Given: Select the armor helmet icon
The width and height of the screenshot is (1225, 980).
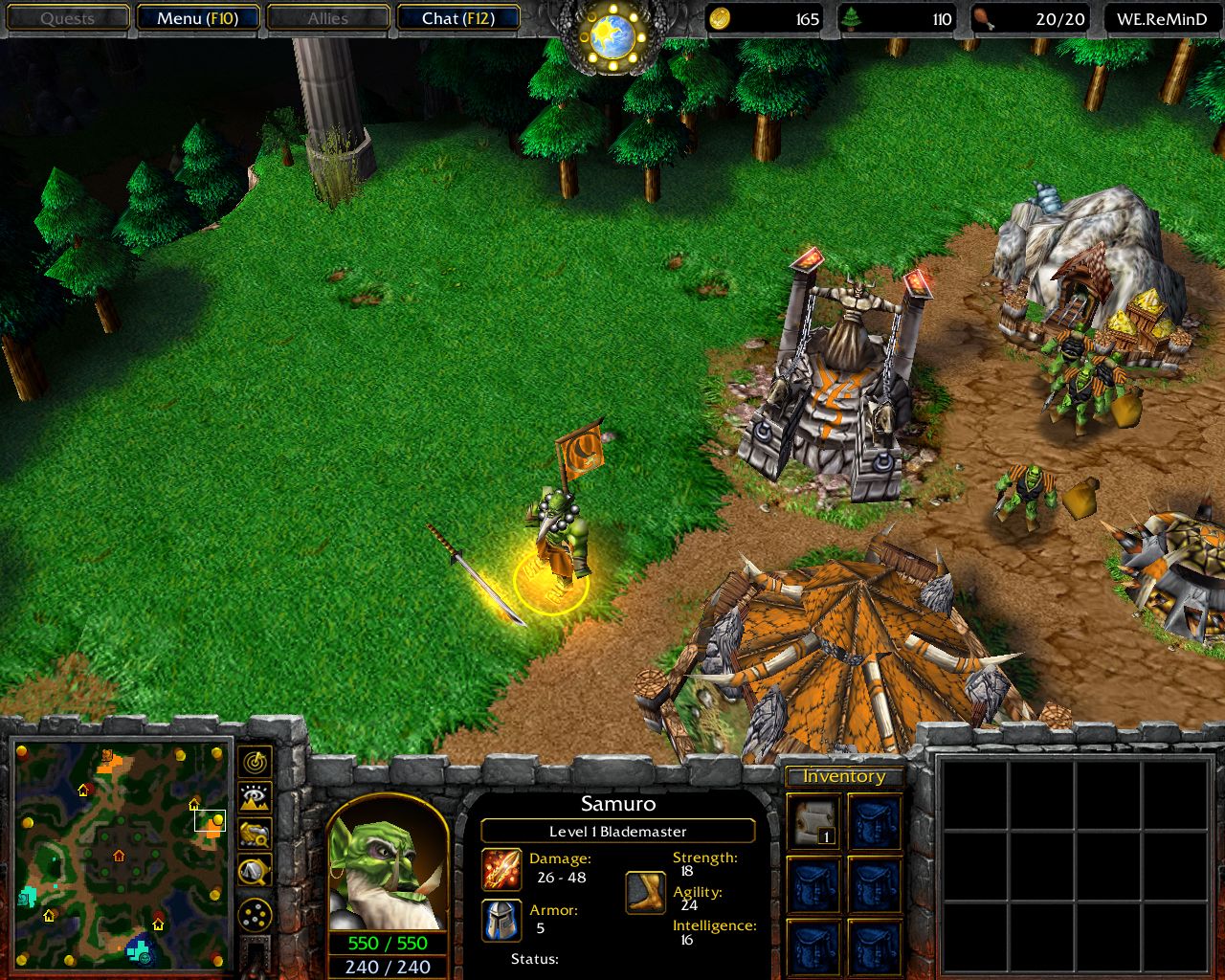Looking at the screenshot, I should 501,920.
